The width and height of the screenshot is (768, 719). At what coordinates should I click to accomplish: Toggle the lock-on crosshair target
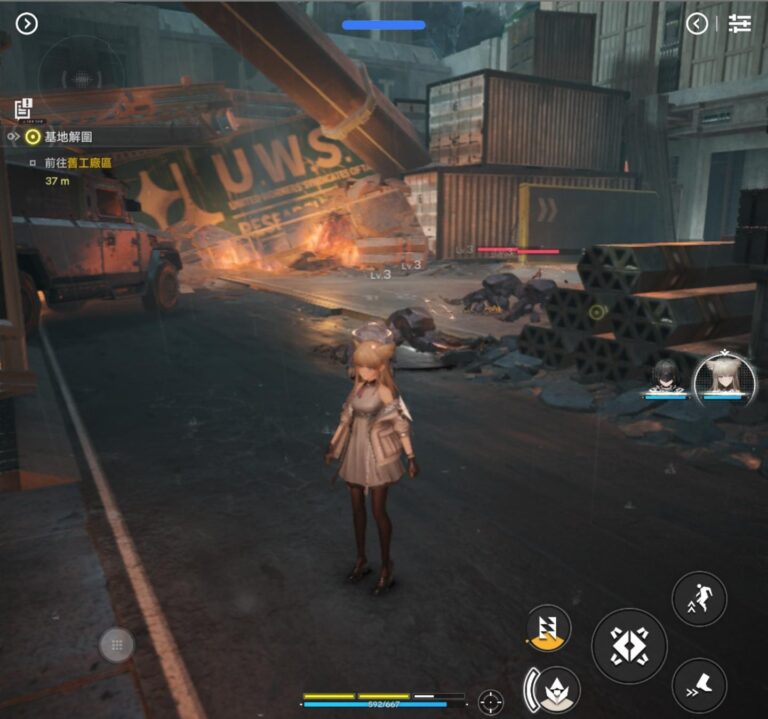tap(490, 701)
